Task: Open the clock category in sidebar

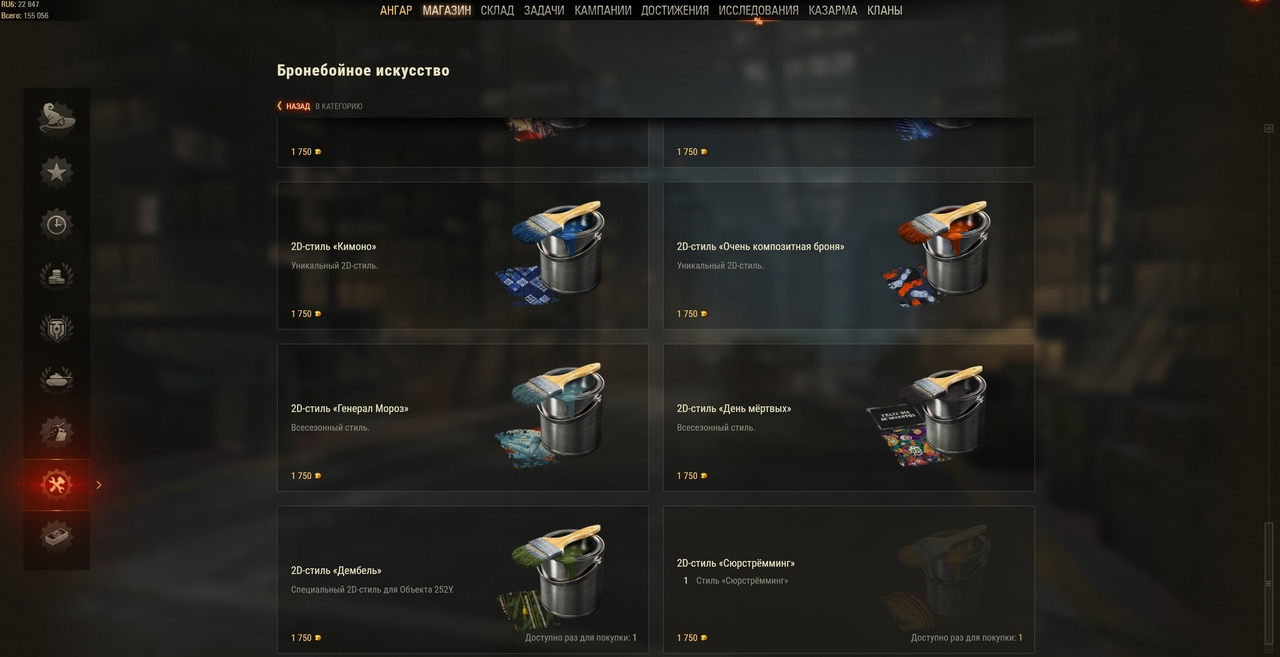Action: coord(57,224)
